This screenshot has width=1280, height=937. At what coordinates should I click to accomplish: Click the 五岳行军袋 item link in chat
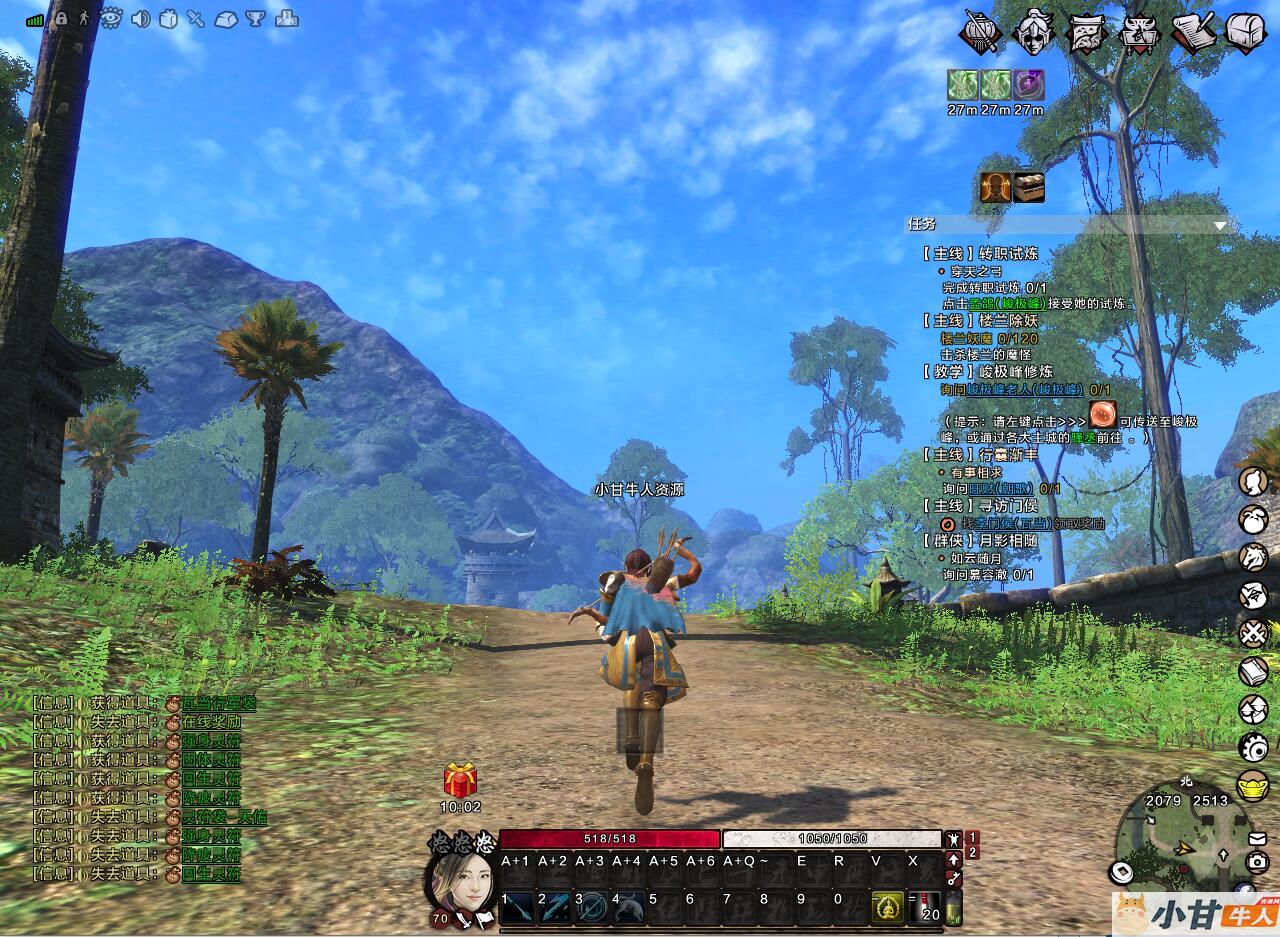pos(218,703)
